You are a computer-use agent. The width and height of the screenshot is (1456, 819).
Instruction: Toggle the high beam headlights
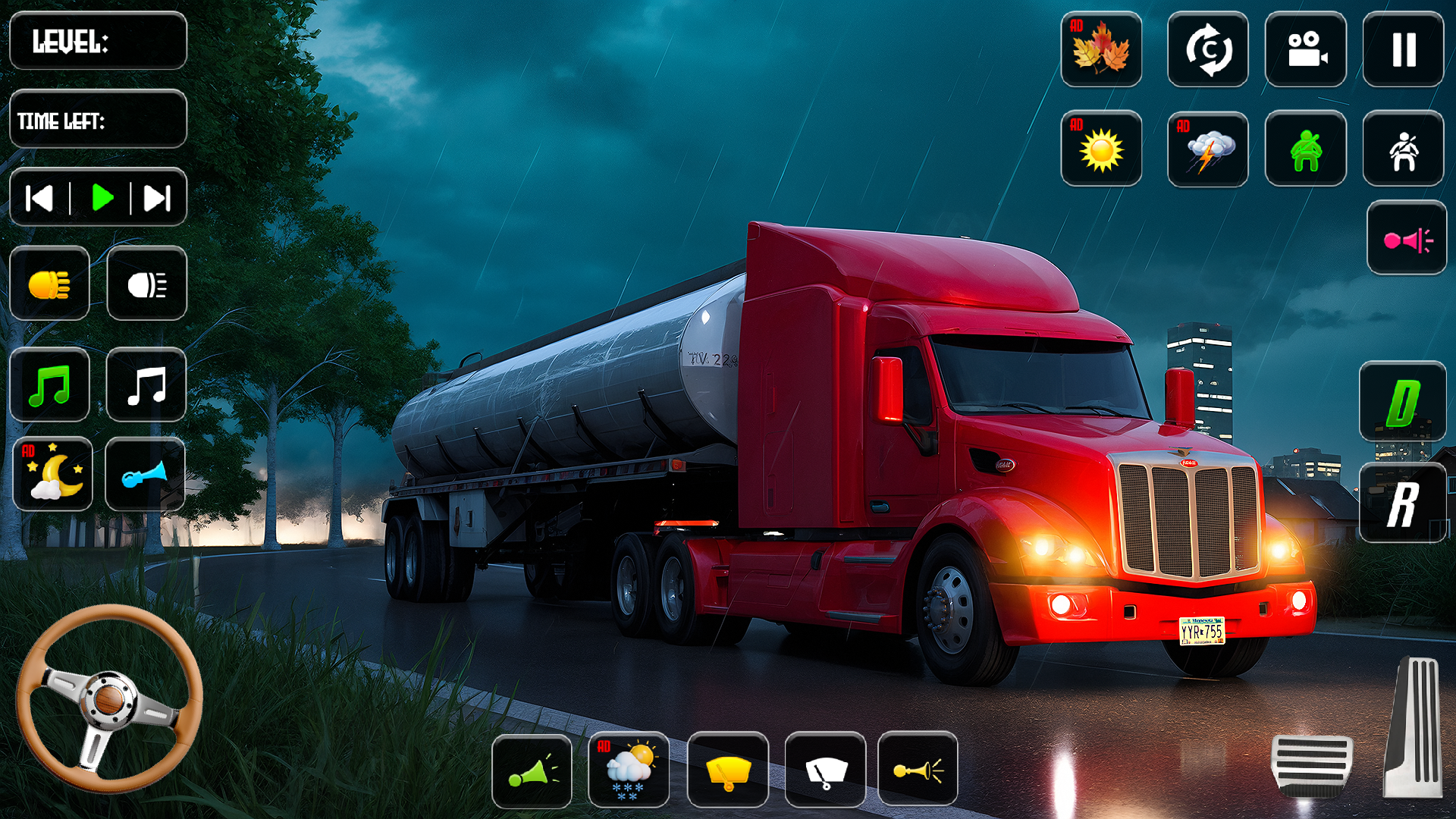[x=146, y=284]
